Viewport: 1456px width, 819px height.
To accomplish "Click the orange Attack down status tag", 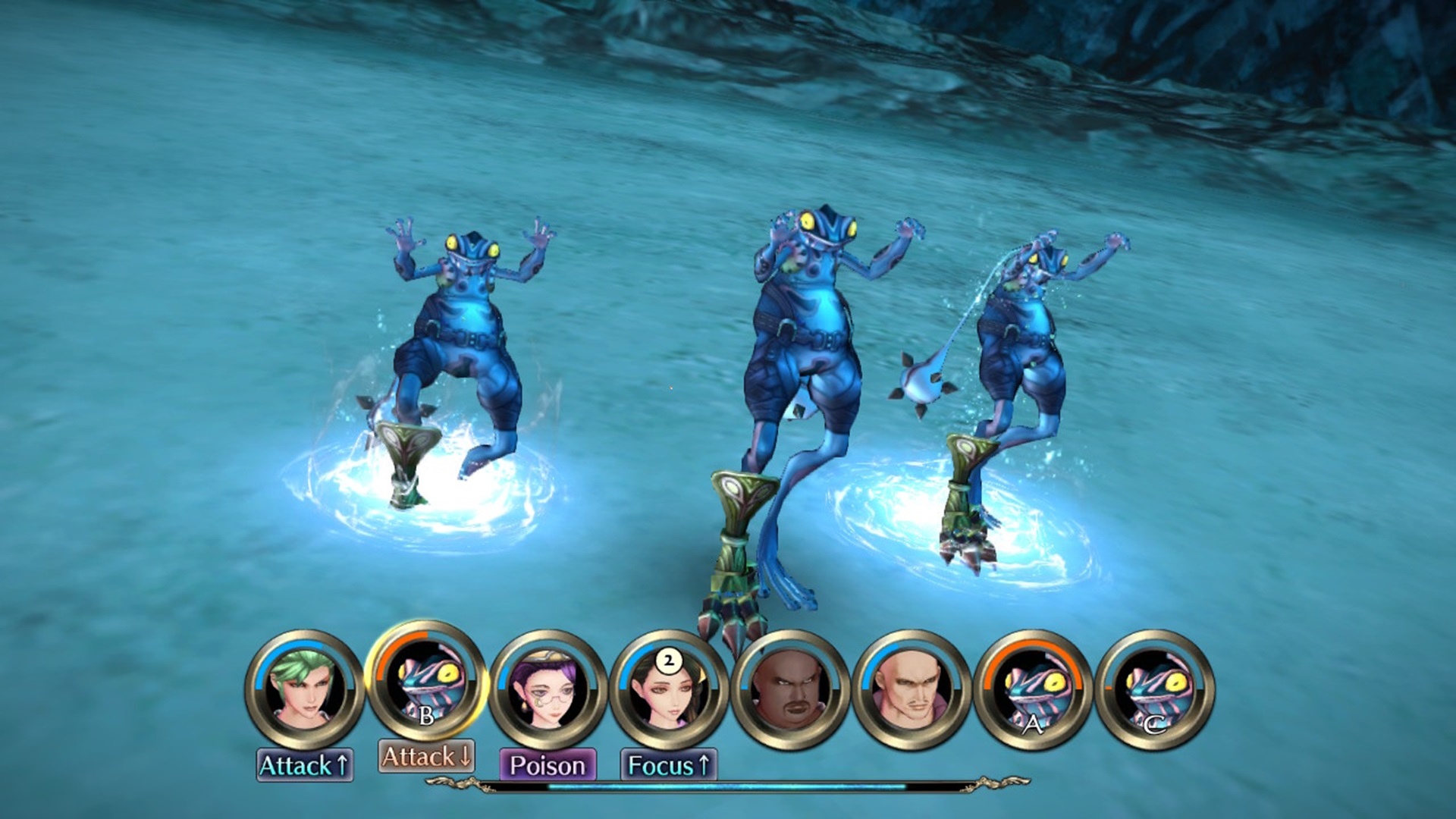I will tap(426, 756).
